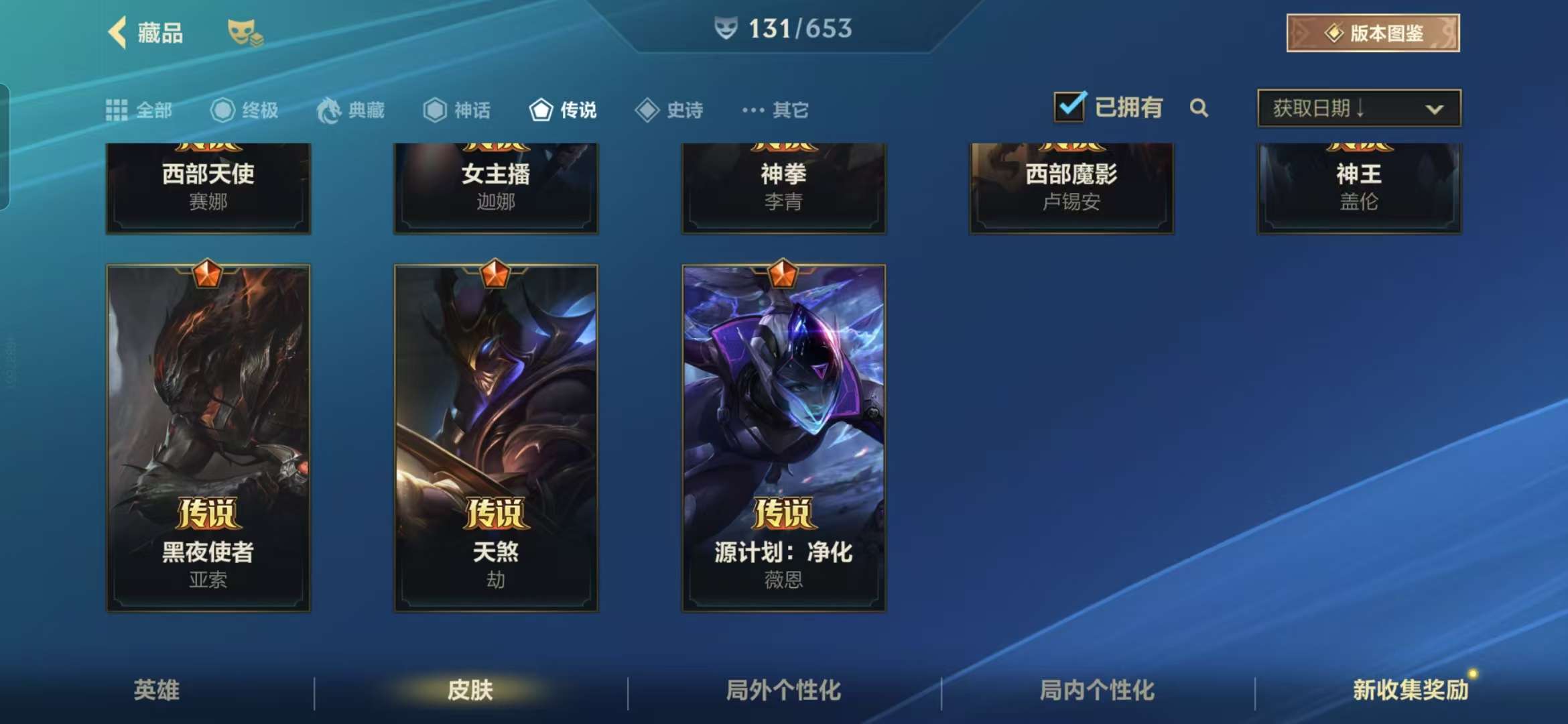Viewport: 1568px width, 724px height.
Task: Open the 版本图鉴 button
Action: click(x=1372, y=33)
